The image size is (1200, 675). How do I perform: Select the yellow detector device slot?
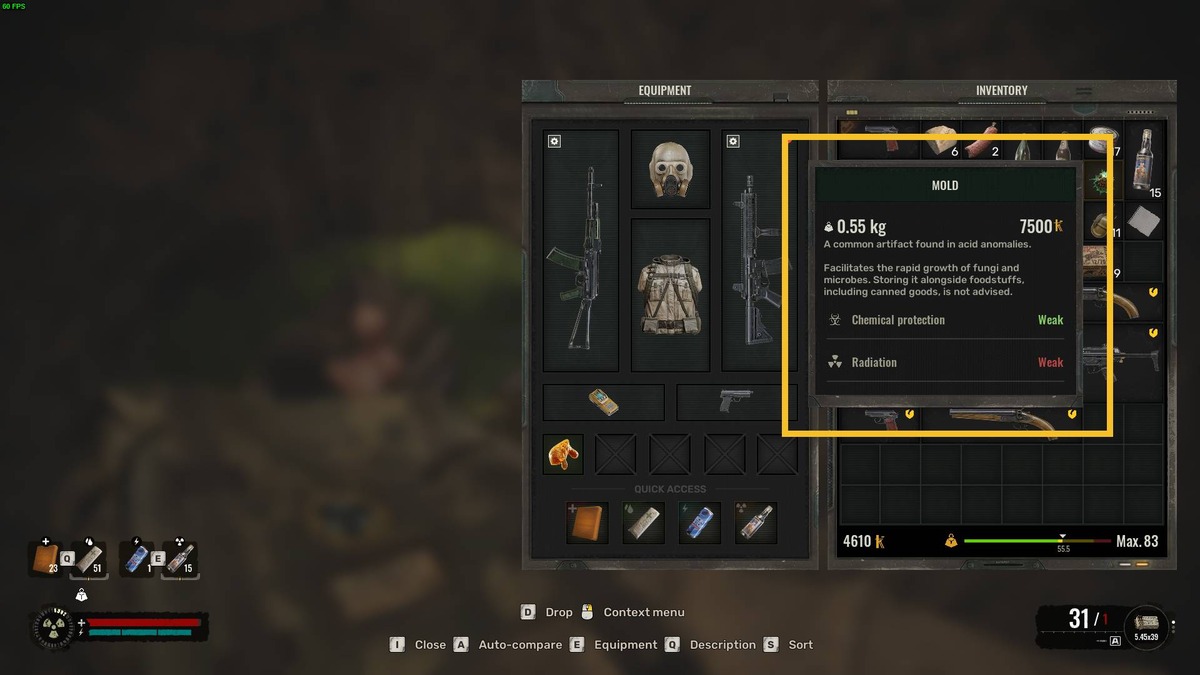603,402
